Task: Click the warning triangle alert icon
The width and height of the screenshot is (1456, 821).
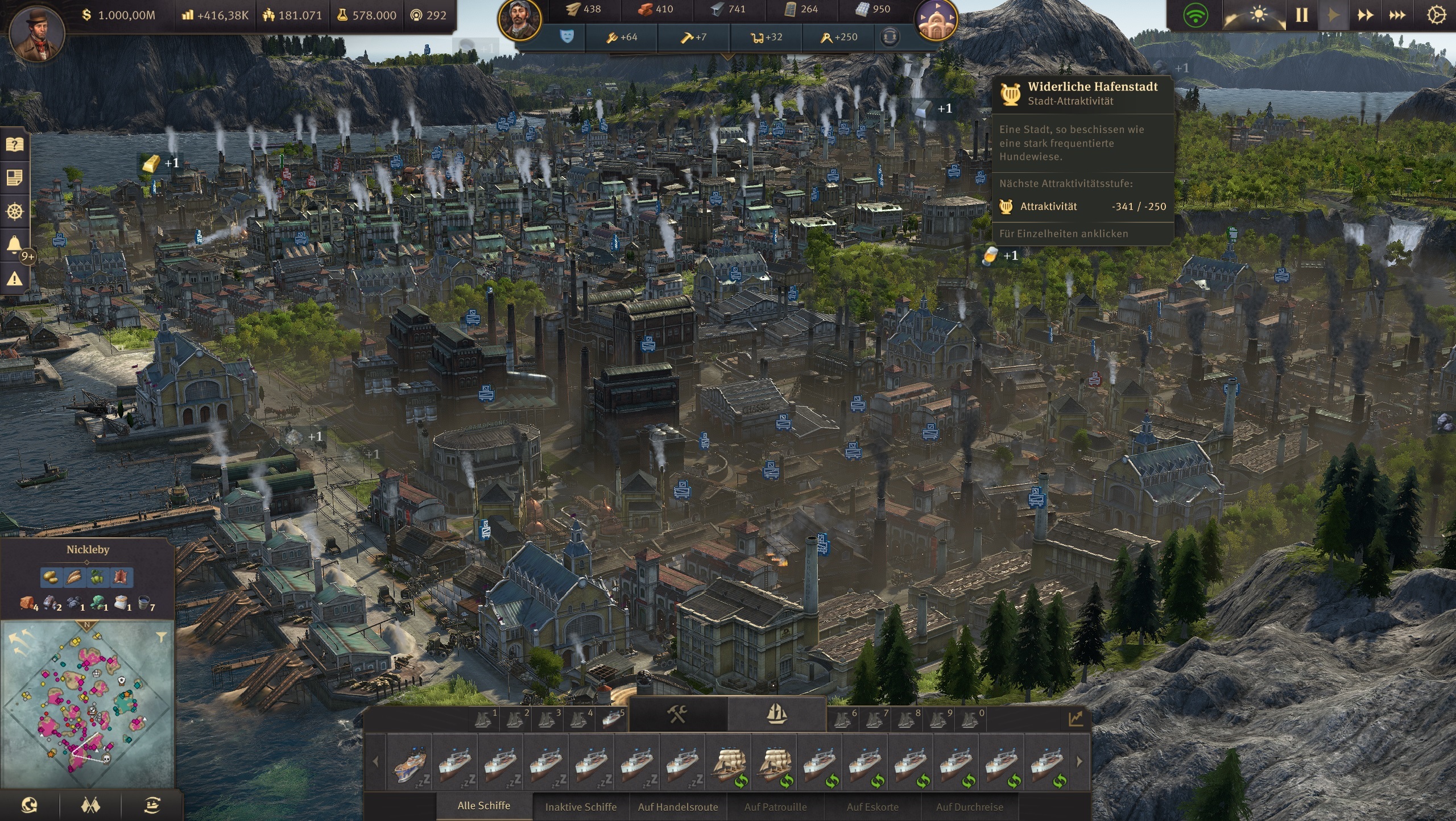Action: [x=15, y=279]
